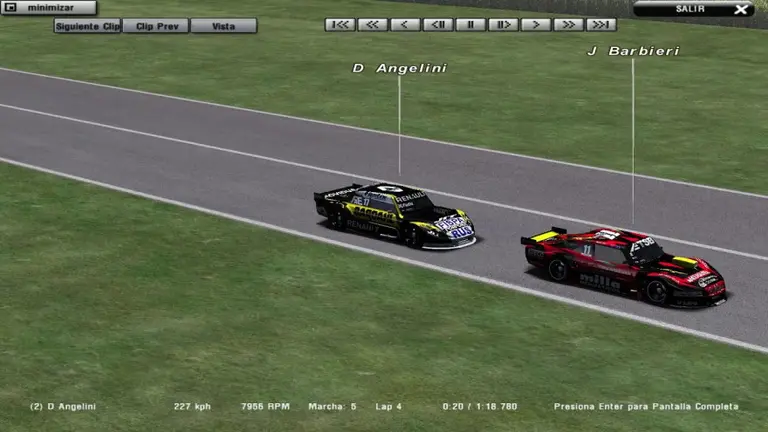Play the replay in reverse

(405, 24)
